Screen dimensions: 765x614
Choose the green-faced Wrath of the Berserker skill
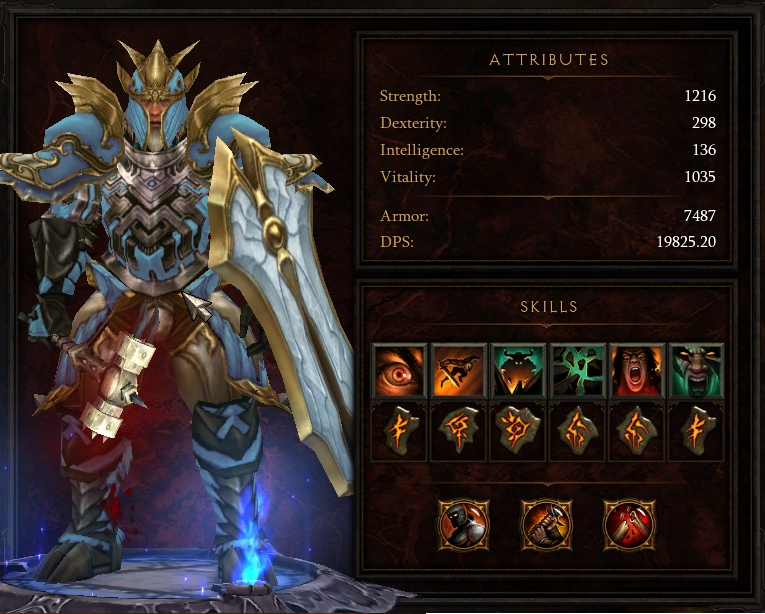pos(697,370)
